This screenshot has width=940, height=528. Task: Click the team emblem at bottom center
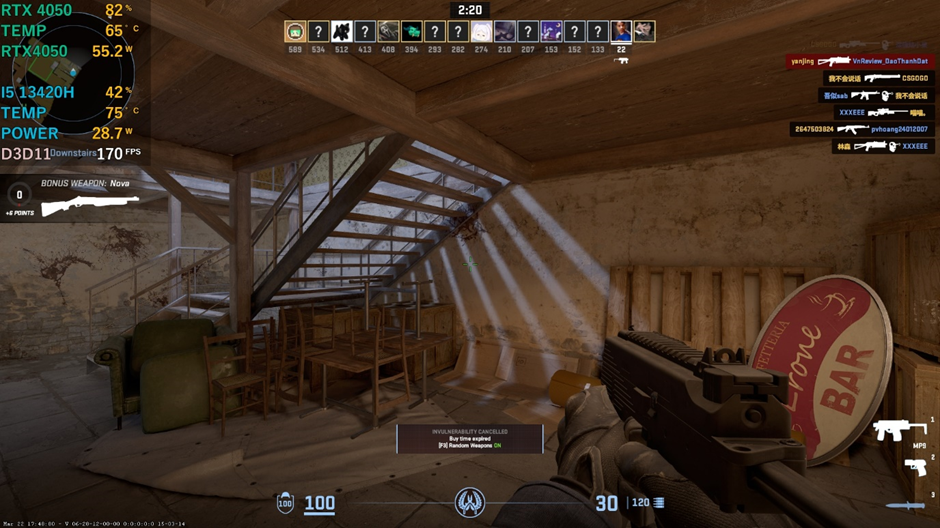tap(470, 502)
